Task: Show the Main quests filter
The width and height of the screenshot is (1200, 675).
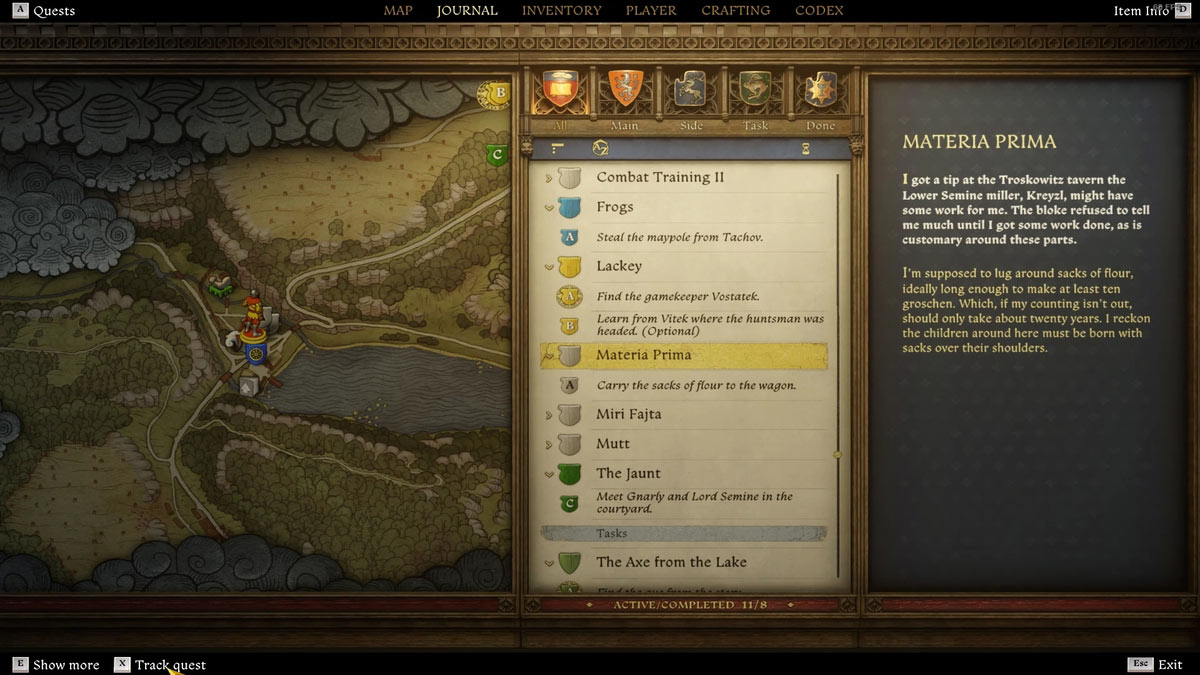Action: pos(625,92)
